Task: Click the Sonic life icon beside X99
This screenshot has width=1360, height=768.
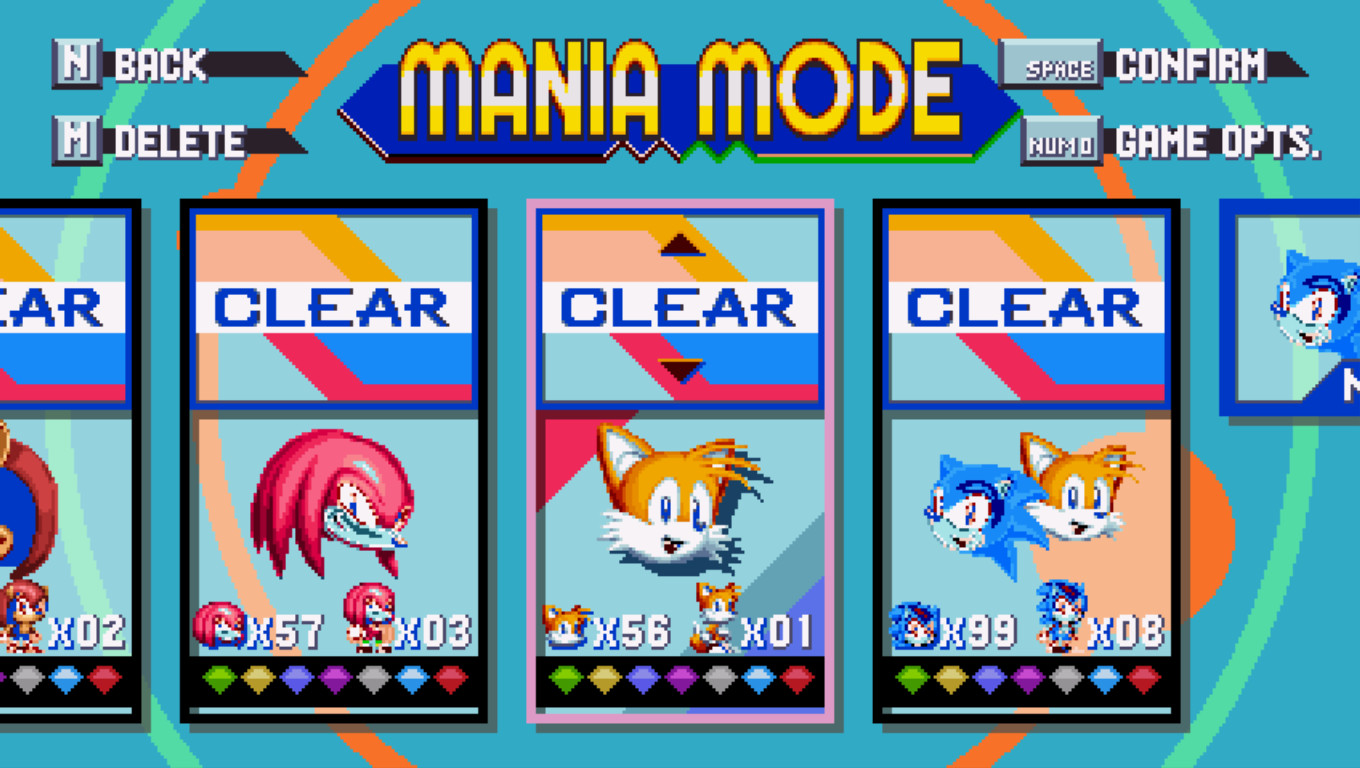Action: point(915,625)
